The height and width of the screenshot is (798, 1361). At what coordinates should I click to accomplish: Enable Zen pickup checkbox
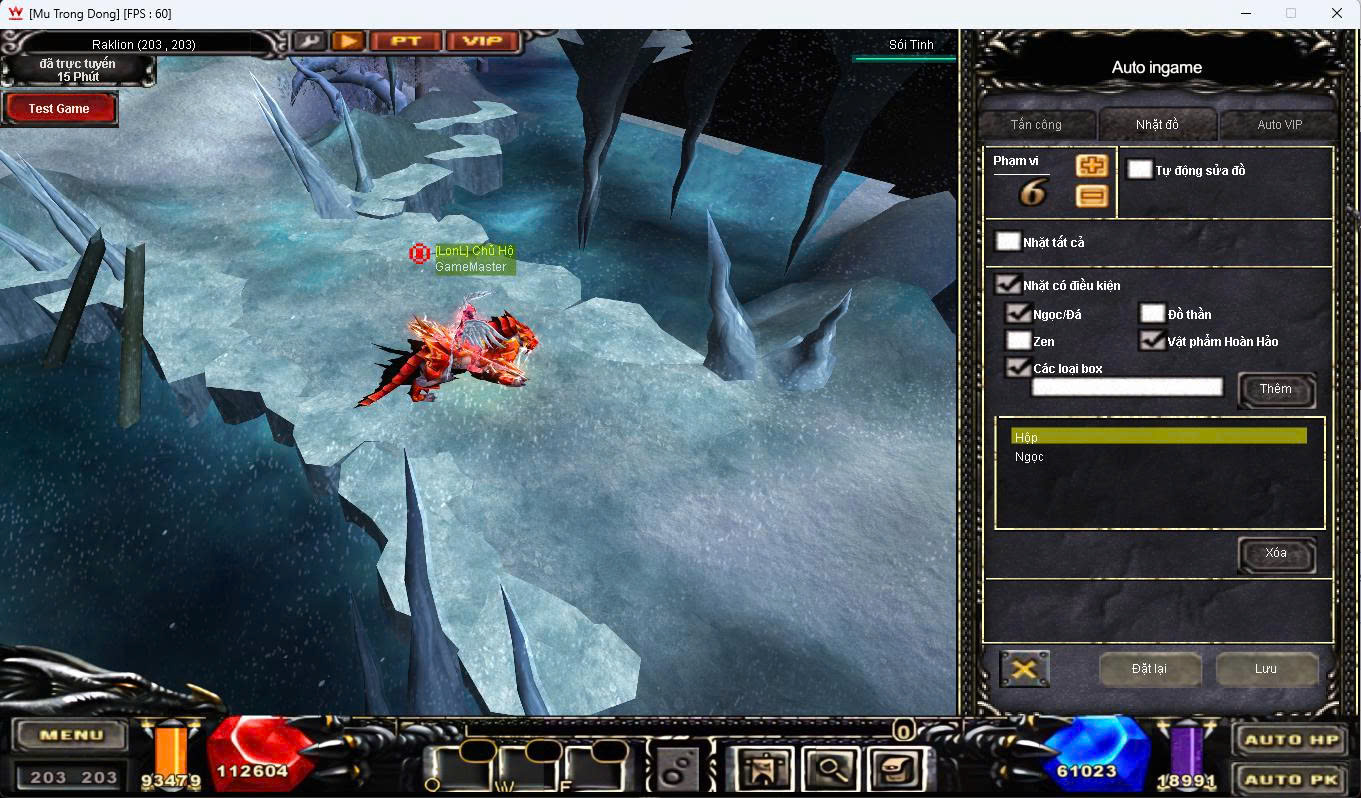click(1019, 341)
